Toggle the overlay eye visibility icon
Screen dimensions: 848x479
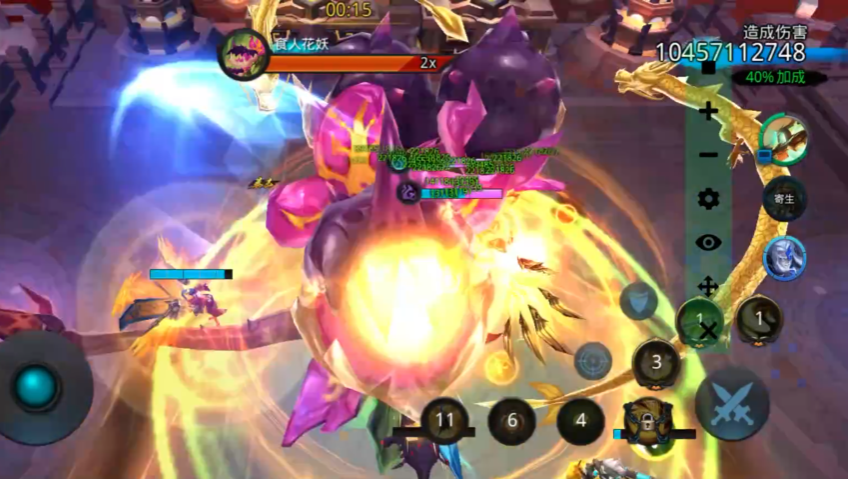(x=708, y=242)
